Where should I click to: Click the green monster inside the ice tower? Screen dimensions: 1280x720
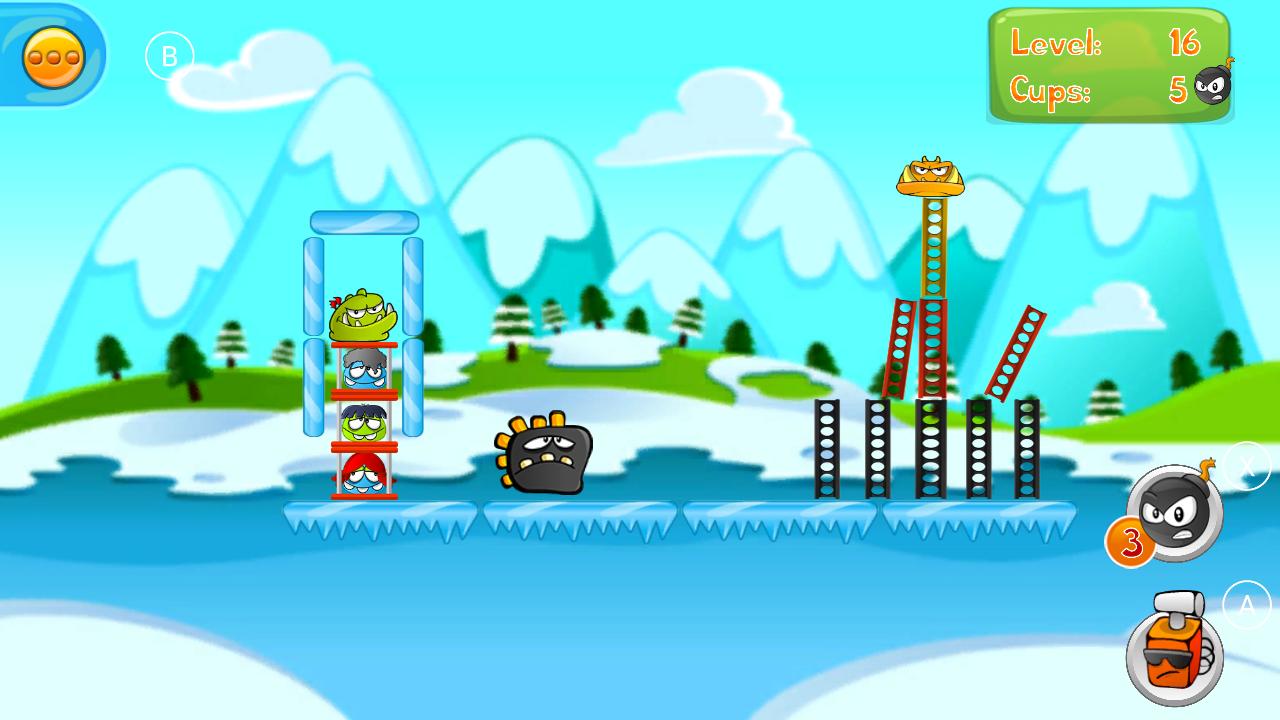coord(364,318)
